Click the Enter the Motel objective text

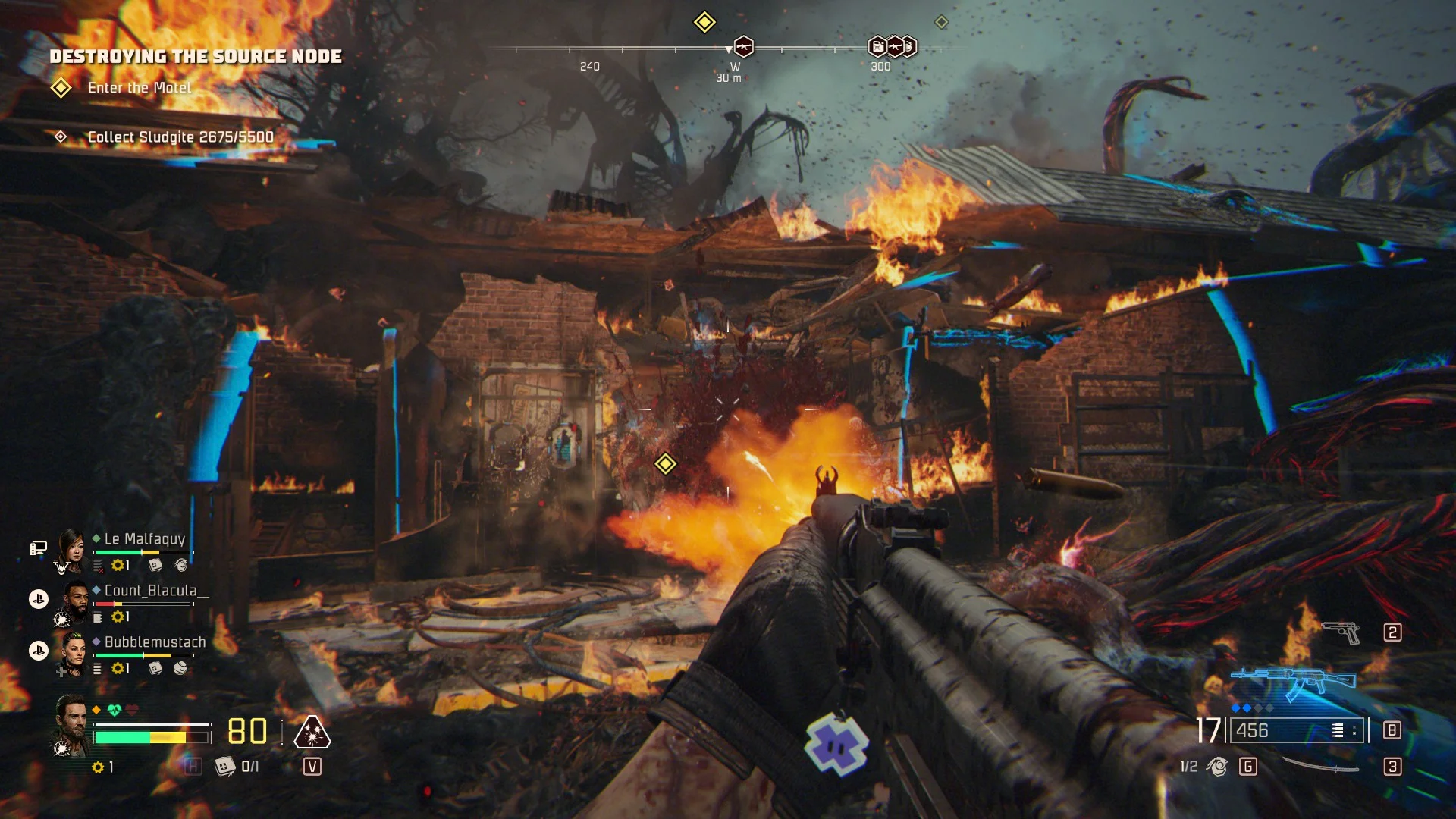coord(139,88)
